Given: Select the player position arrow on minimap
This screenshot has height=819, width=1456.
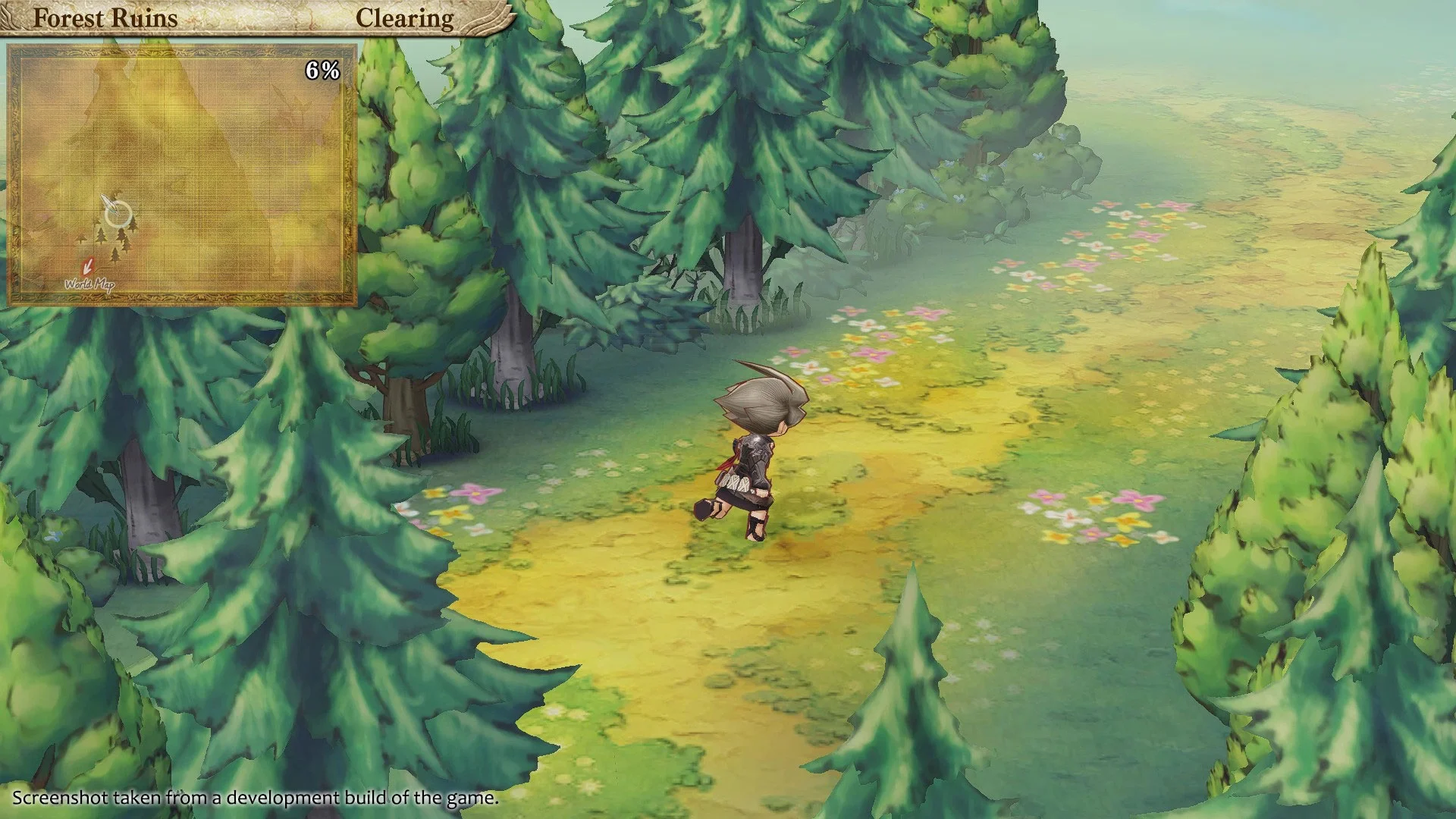Looking at the screenshot, I should 110,204.
